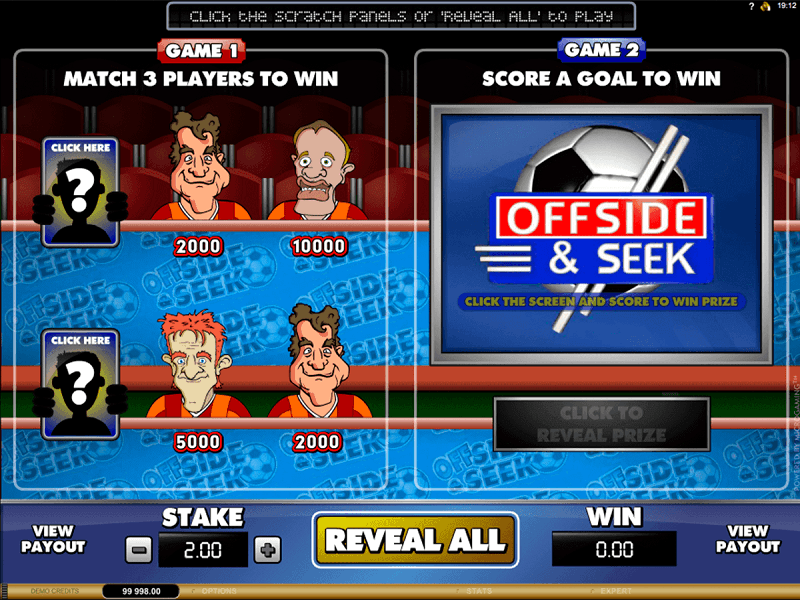Open help with the question mark icon

click(x=751, y=7)
